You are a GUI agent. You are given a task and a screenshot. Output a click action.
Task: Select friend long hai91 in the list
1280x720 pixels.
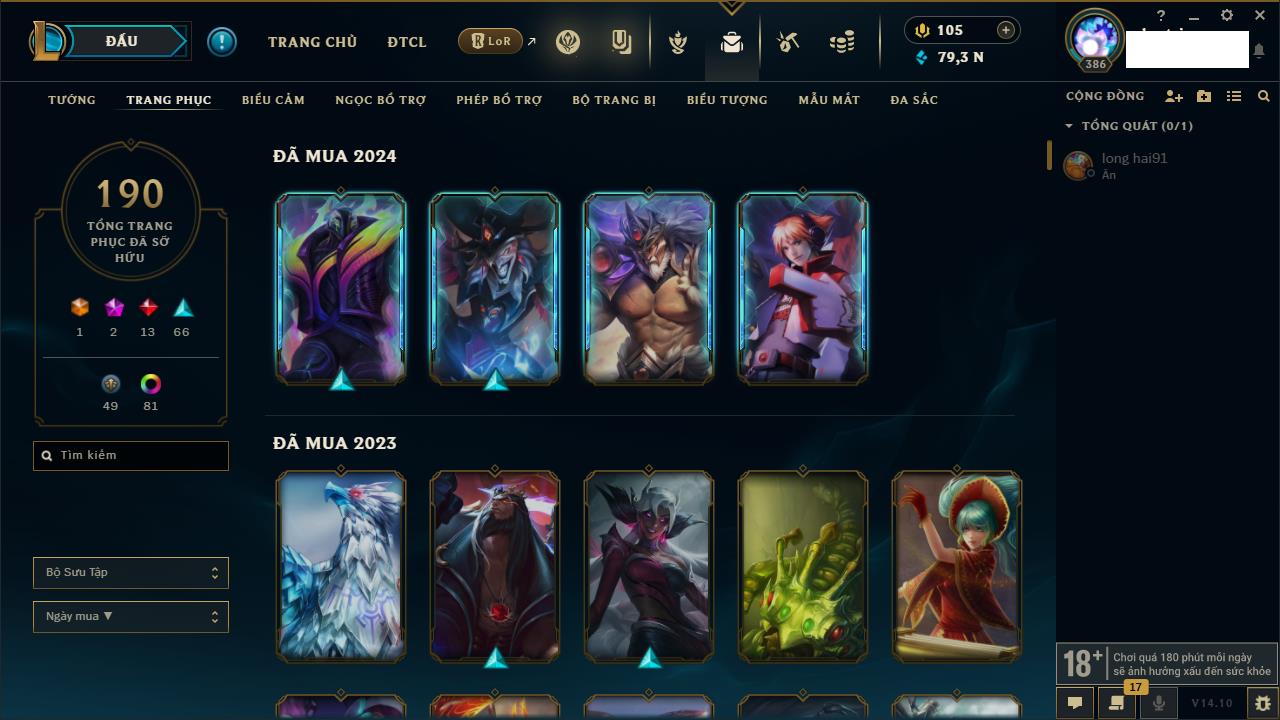click(1133, 165)
